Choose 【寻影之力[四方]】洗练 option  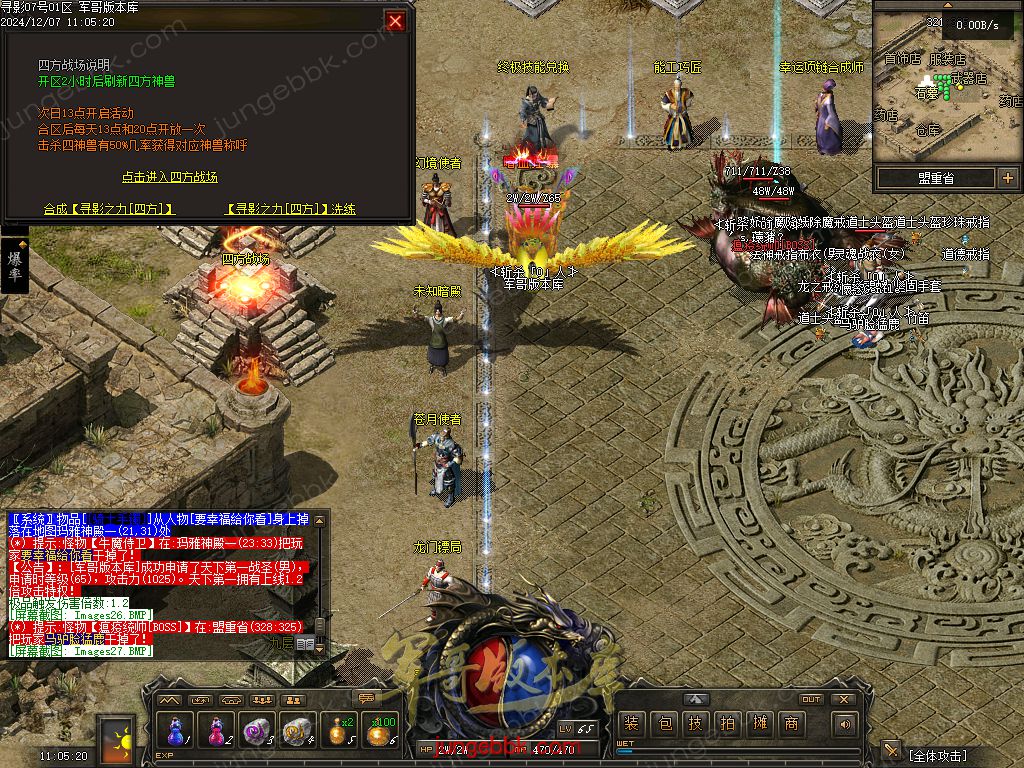click(x=291, y=209)
